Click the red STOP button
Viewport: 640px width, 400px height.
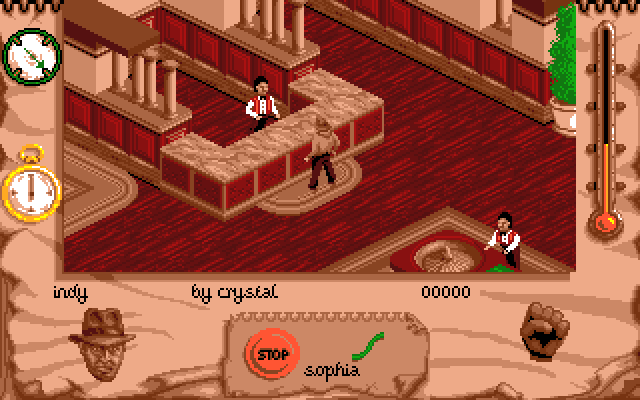click(268, 352)
